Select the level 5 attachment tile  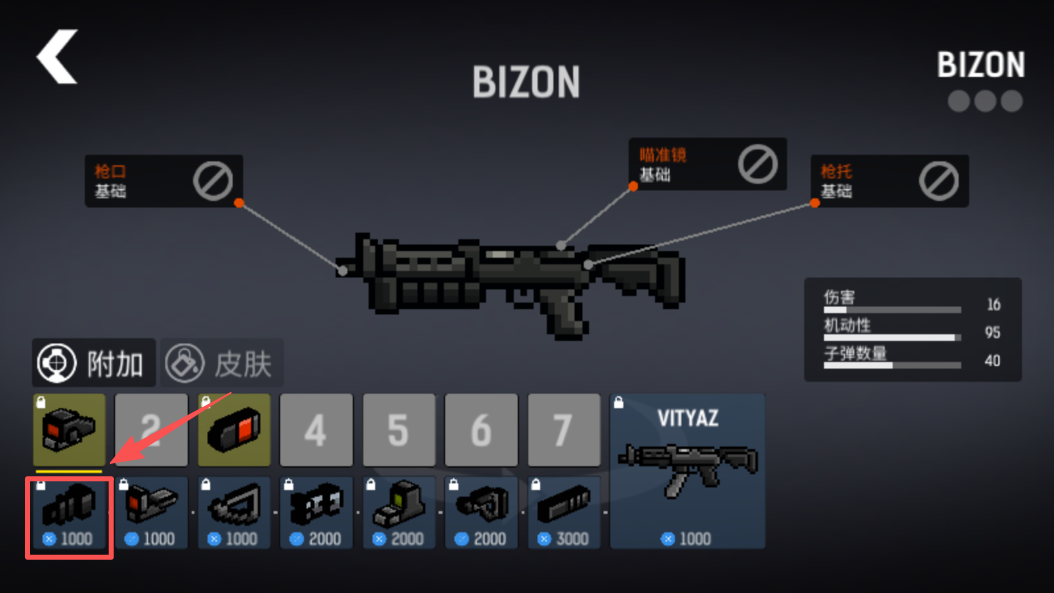398,430
